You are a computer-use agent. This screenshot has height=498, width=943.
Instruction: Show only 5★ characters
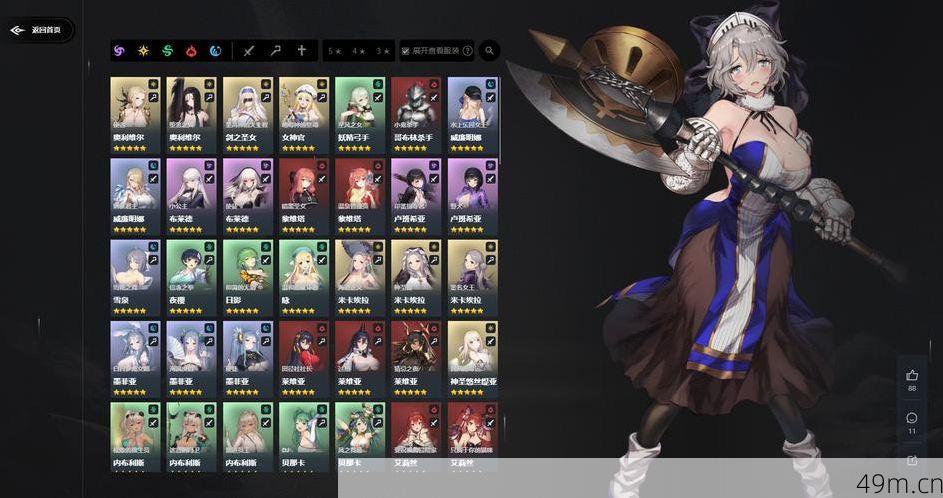click(334, 51)
